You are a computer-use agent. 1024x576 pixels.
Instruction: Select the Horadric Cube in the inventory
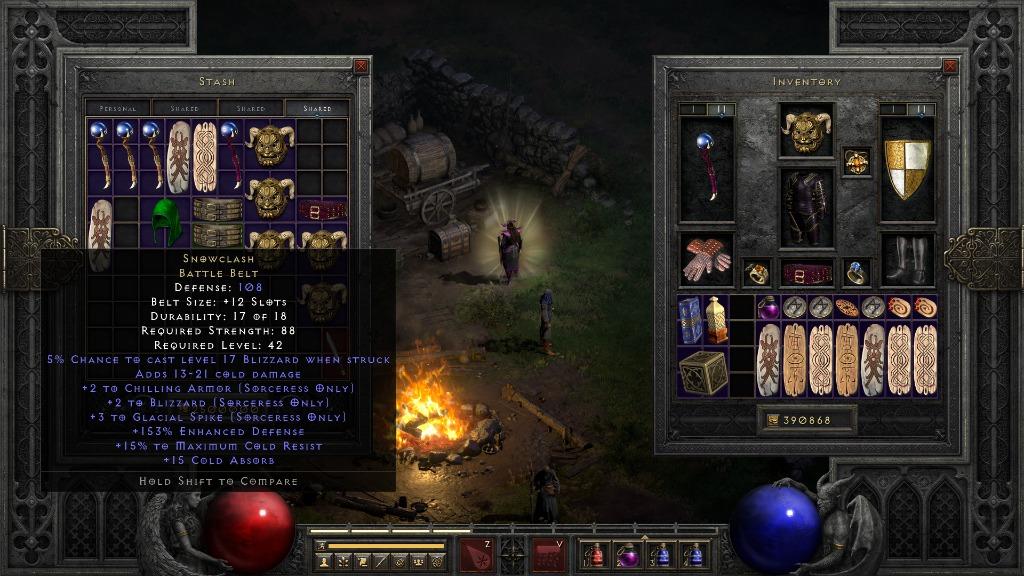[x=702, y=372]
